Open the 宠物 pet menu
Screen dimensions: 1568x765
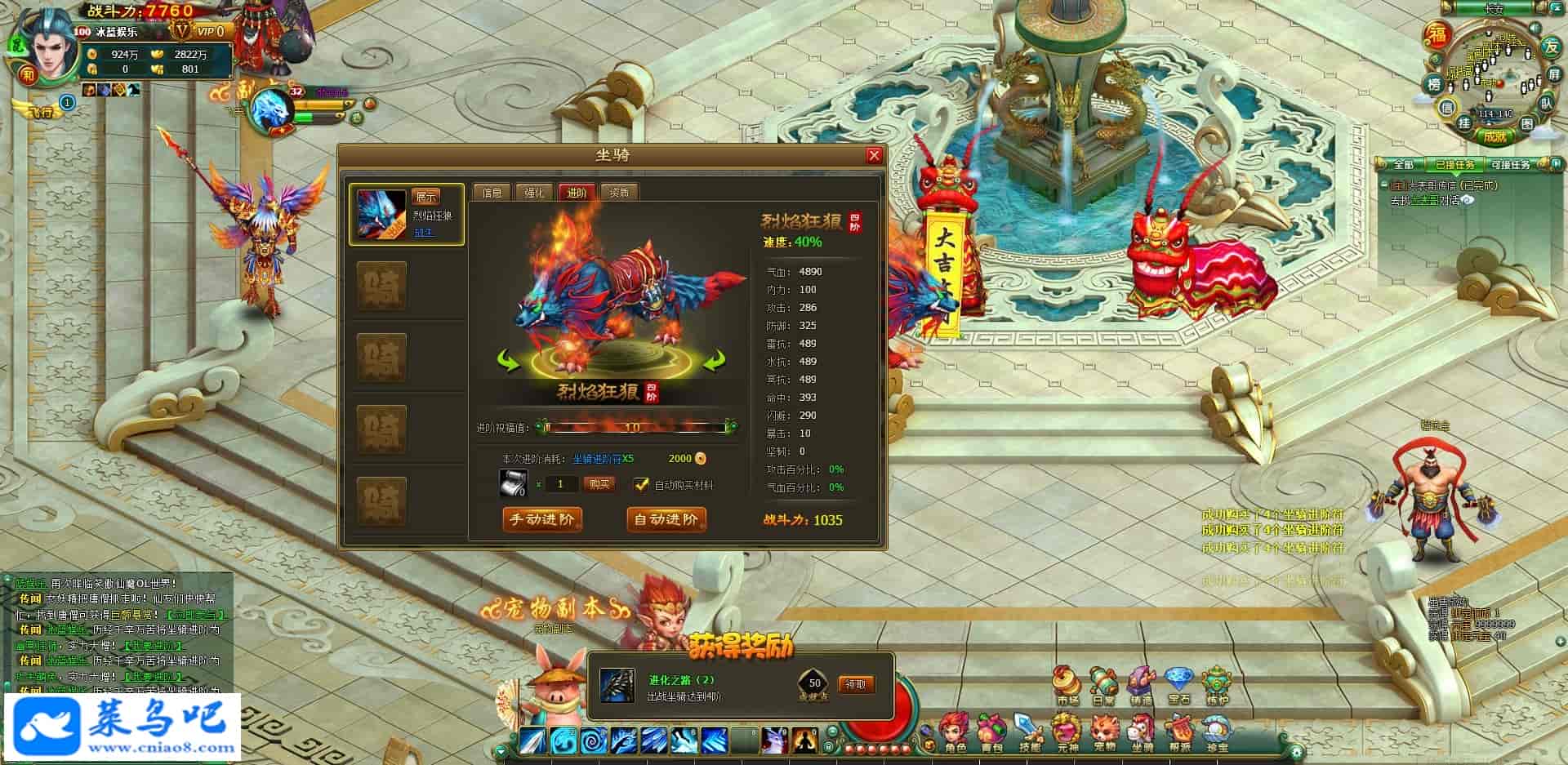1104,732
